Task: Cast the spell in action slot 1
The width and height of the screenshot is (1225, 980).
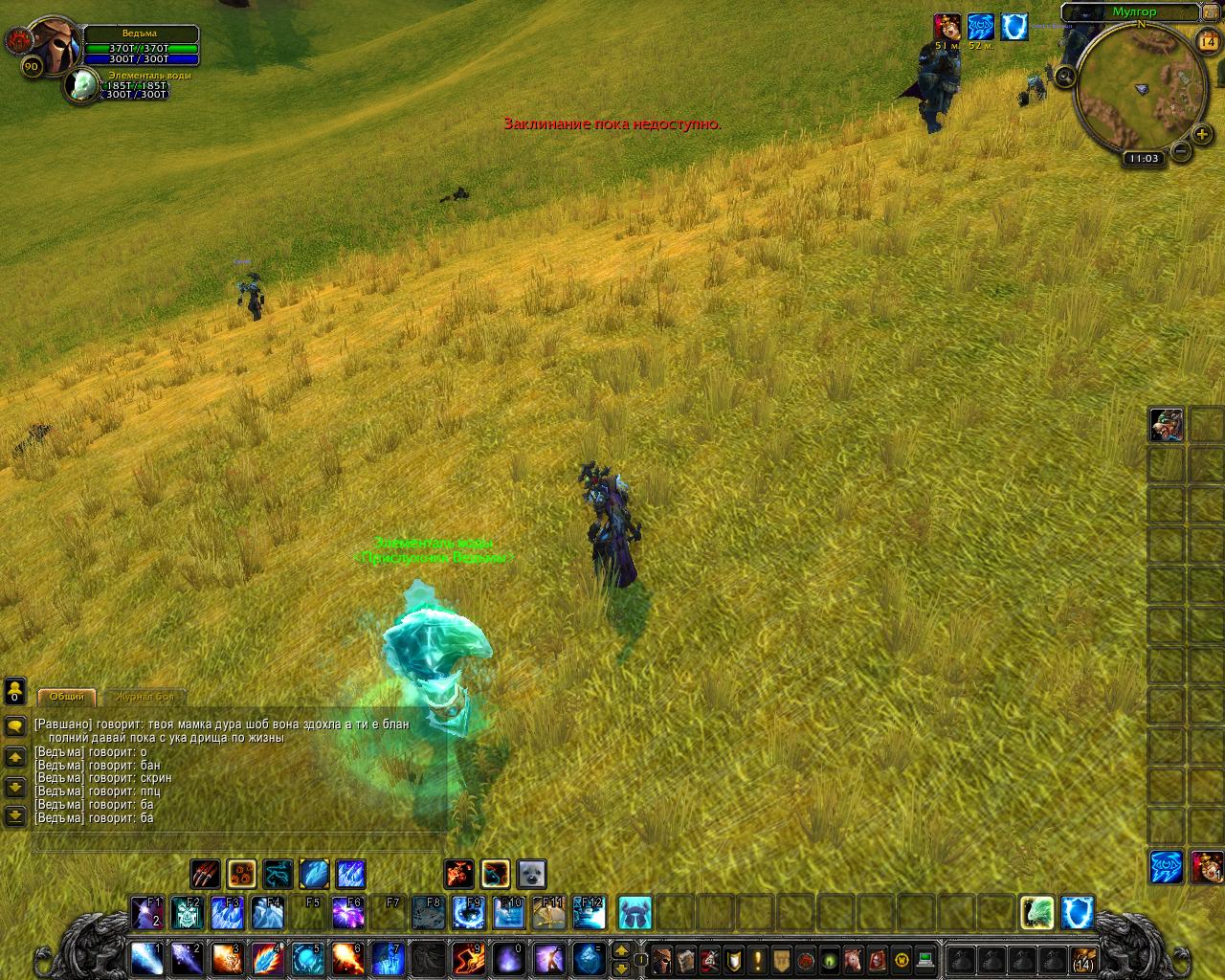Action: (147, 958)
